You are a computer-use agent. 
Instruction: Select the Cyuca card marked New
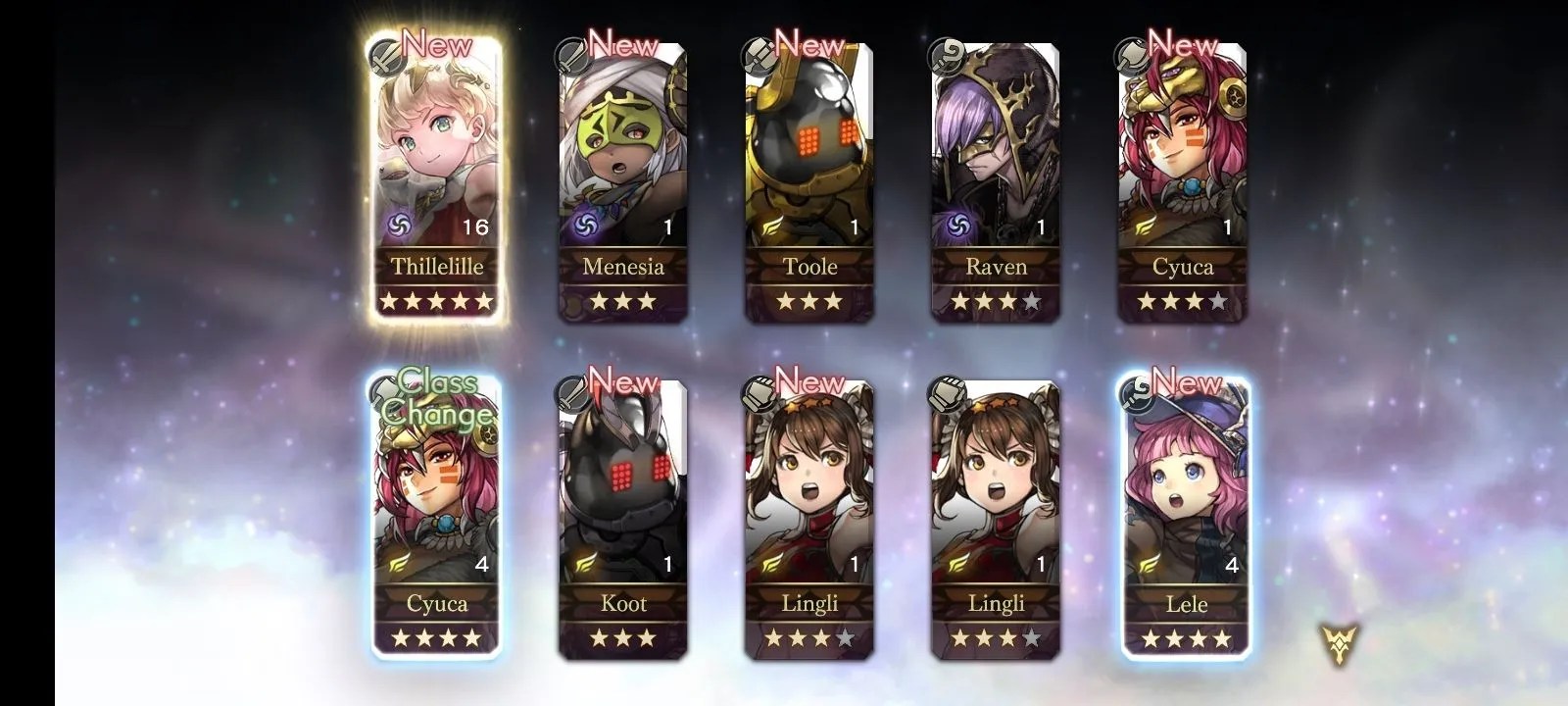pyautogui.click(x=1183, y=176)
